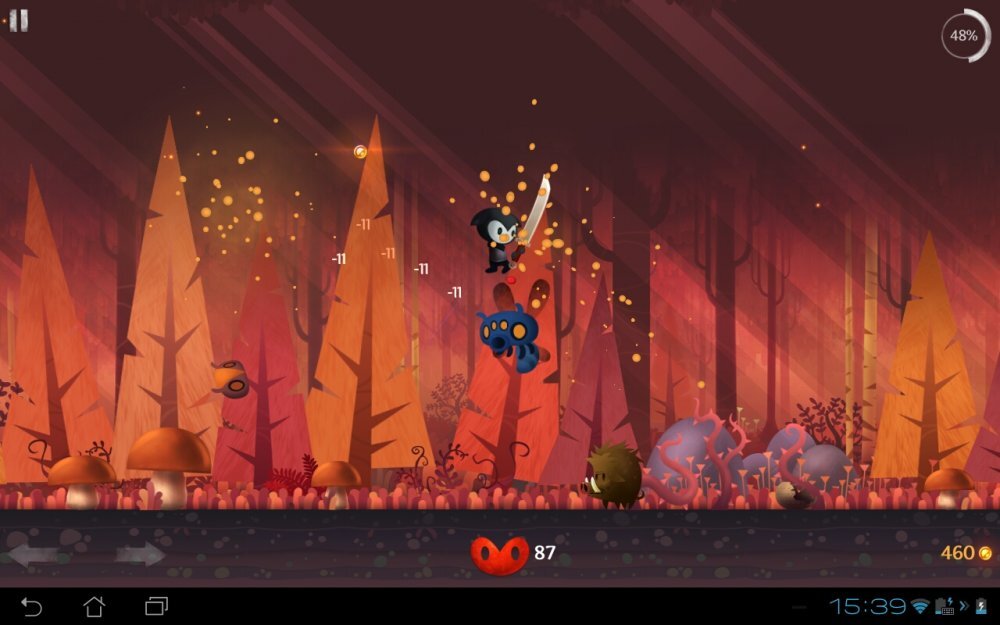This screenshot has height=625, width=1000.
Task: Open the Android home screen
Action: click(x=94, y=606)
